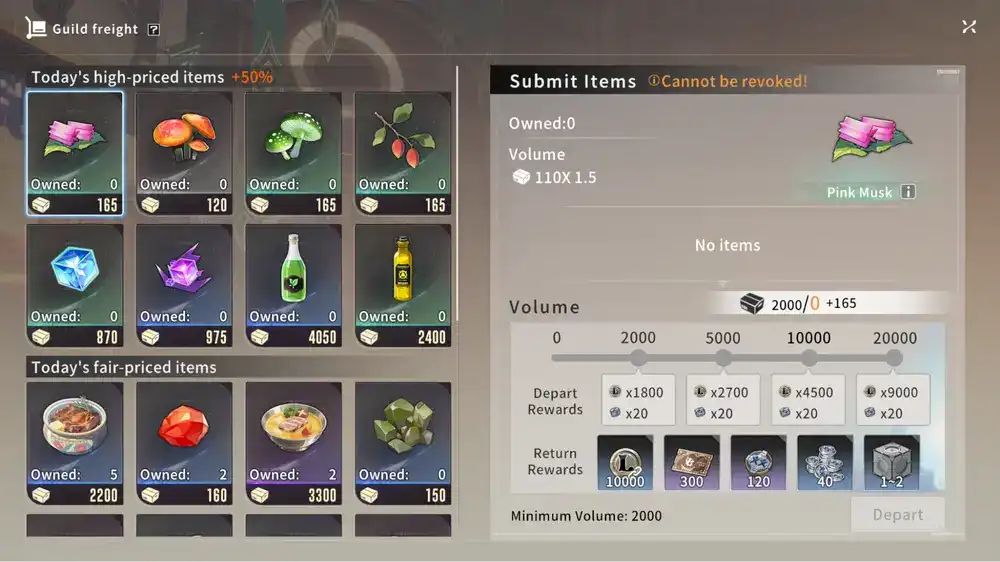Choose the orange mushroom item slot
The height and width of the screenshot is (562, 1000).
tap(184, 153)
